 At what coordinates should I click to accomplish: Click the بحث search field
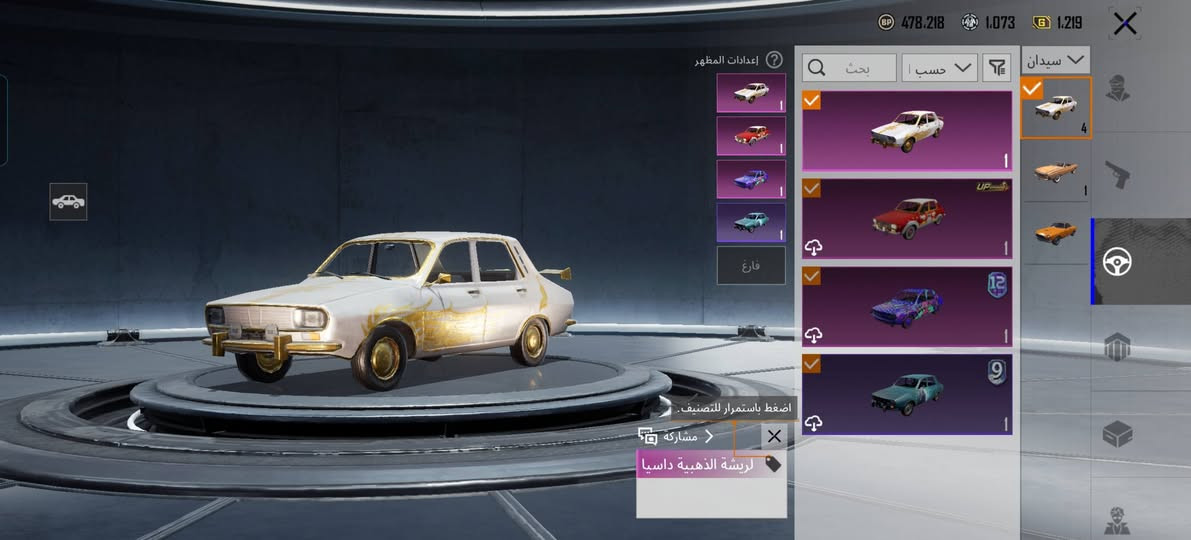[850, 68]
